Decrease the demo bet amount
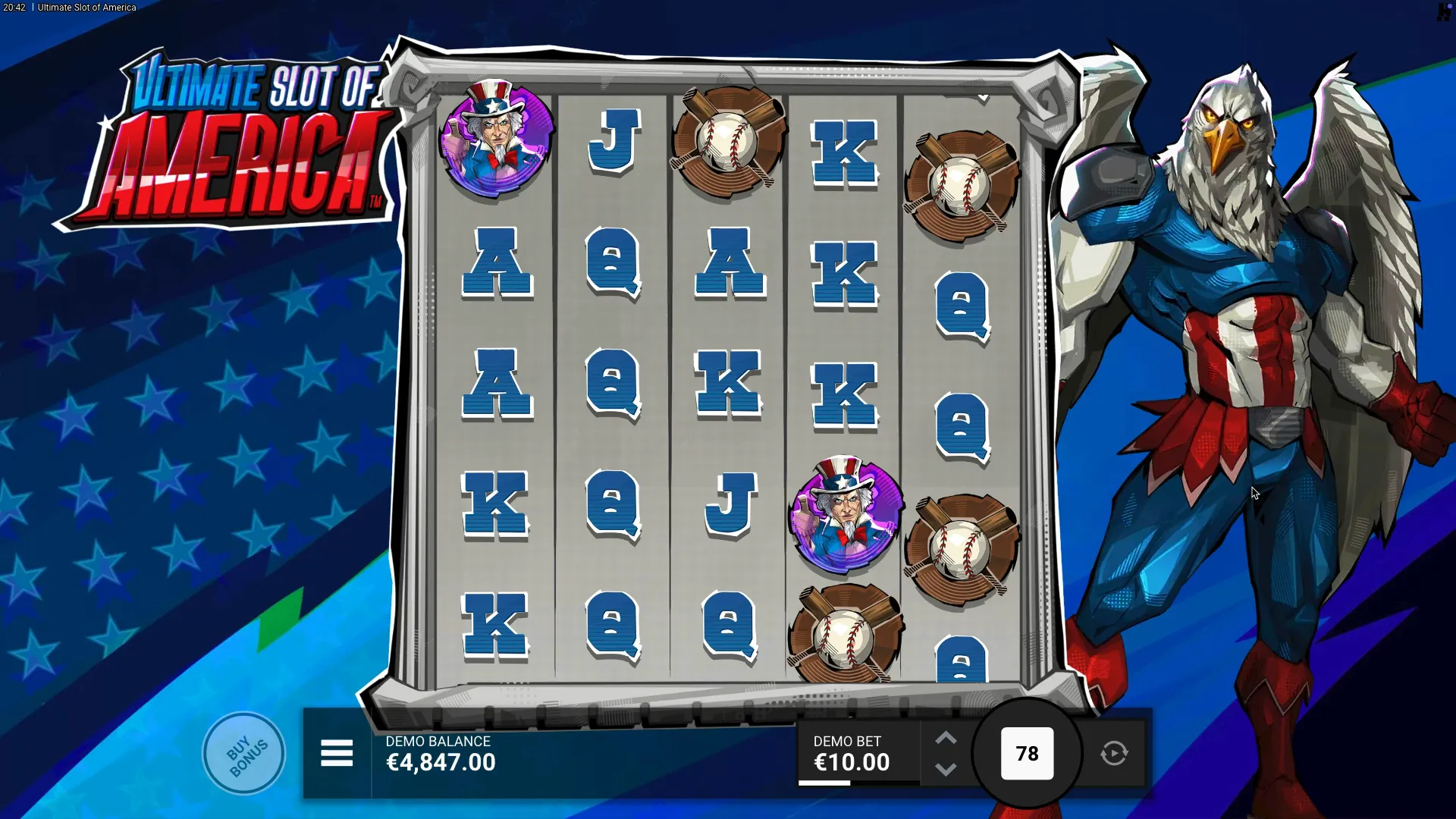 (x=946, y=770)
